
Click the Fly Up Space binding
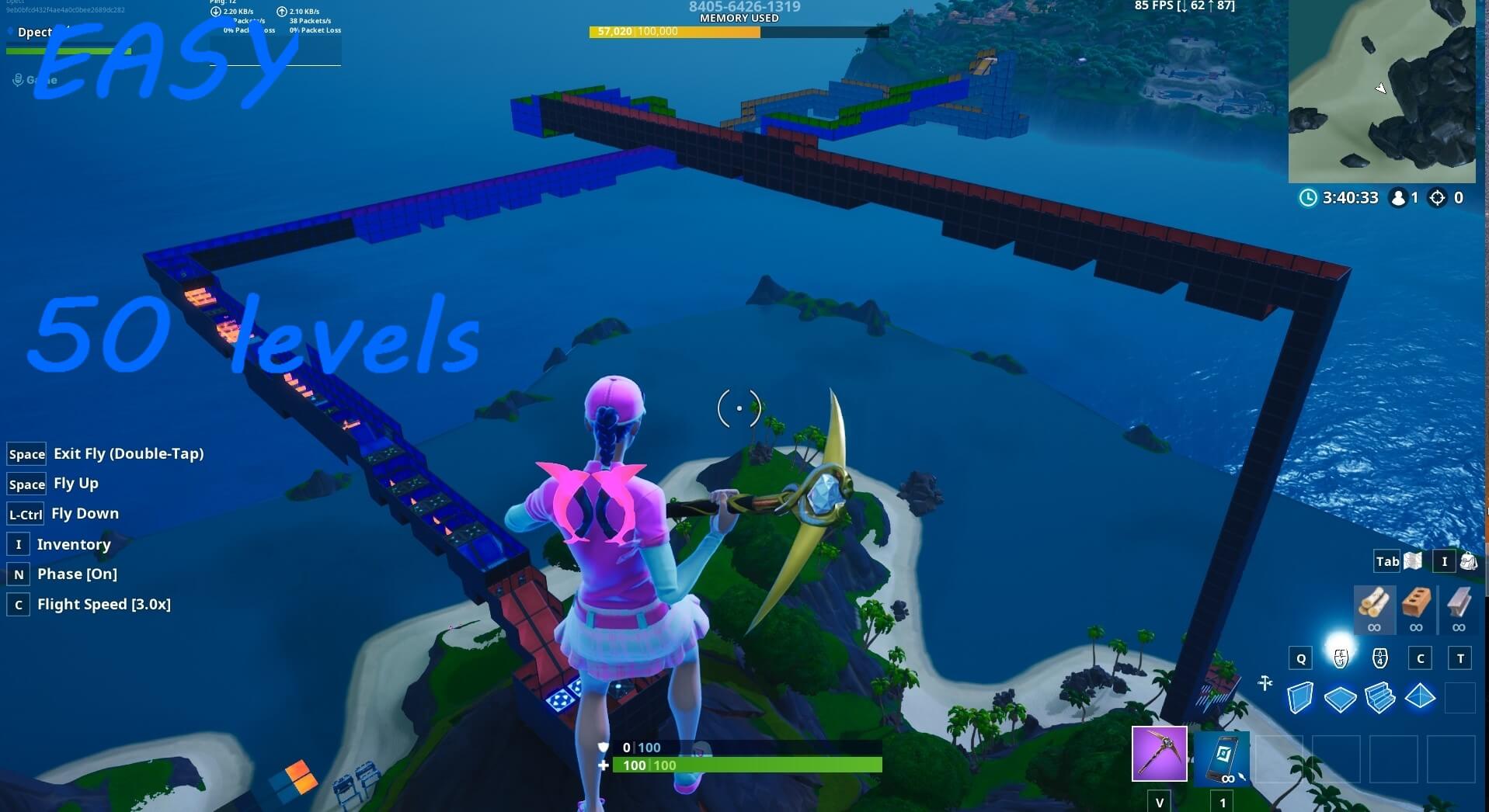point(26,484)
